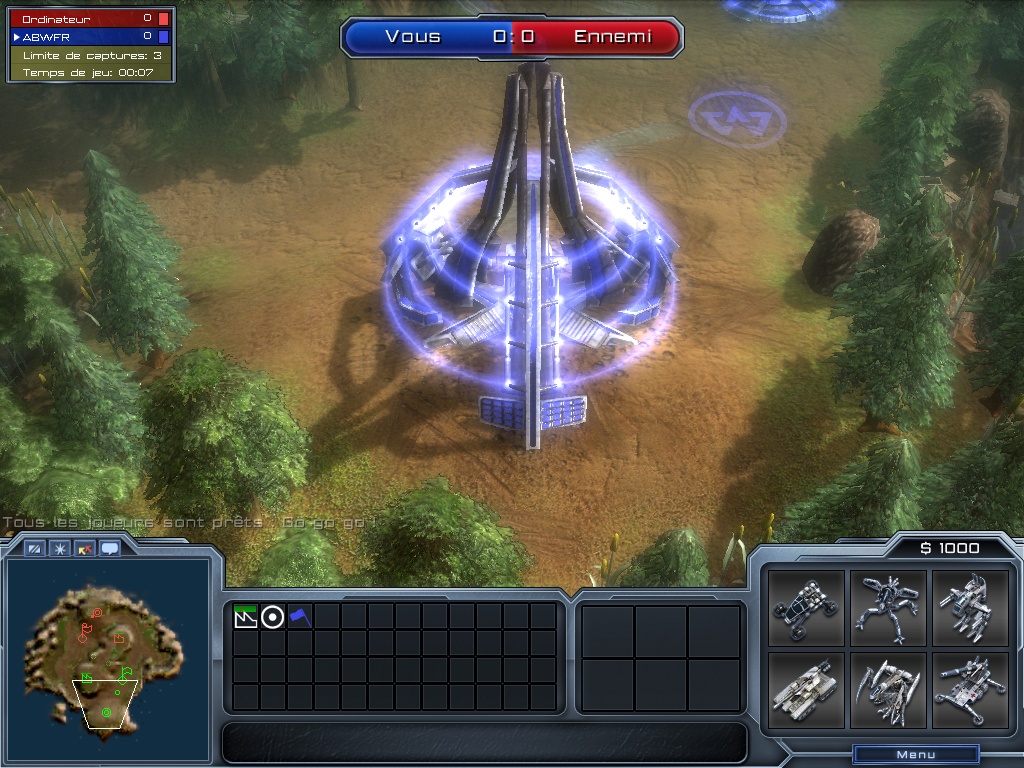Viewport: 1024px width, 768px height.
Task: Build the tracked tank unit
Action: click(807, 690)
